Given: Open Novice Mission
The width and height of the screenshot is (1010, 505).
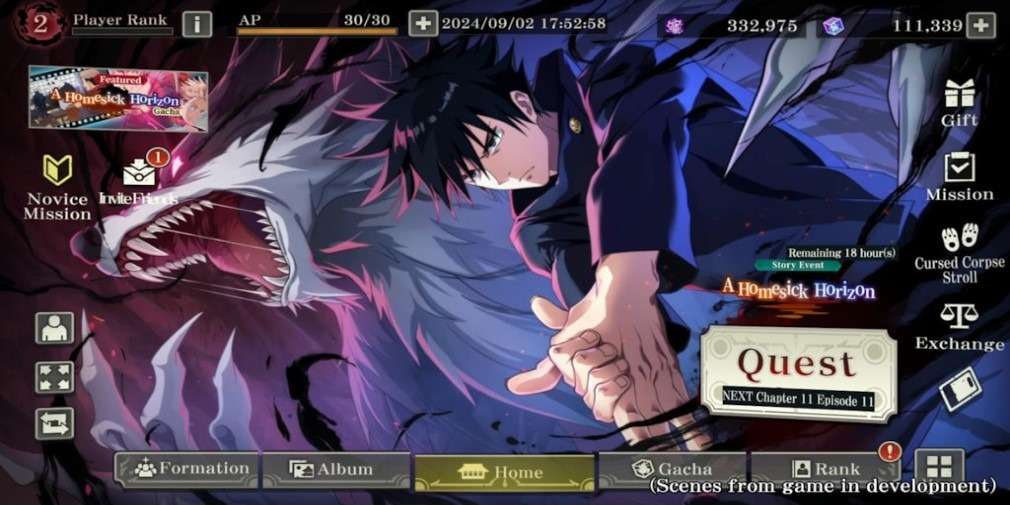Looking at the screenshot, I should tap(57, 187).
